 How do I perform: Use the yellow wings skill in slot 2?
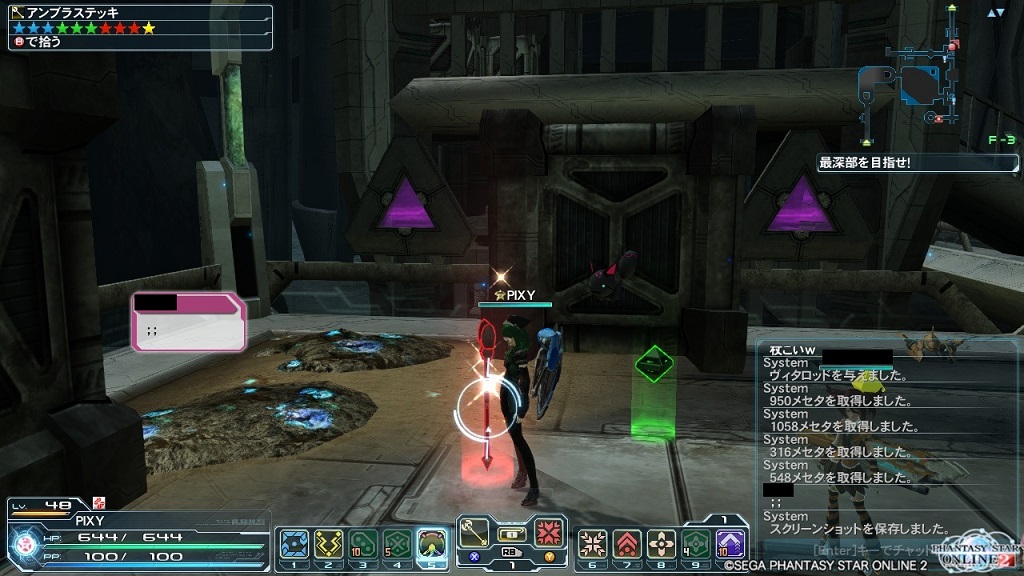point(328,544)
